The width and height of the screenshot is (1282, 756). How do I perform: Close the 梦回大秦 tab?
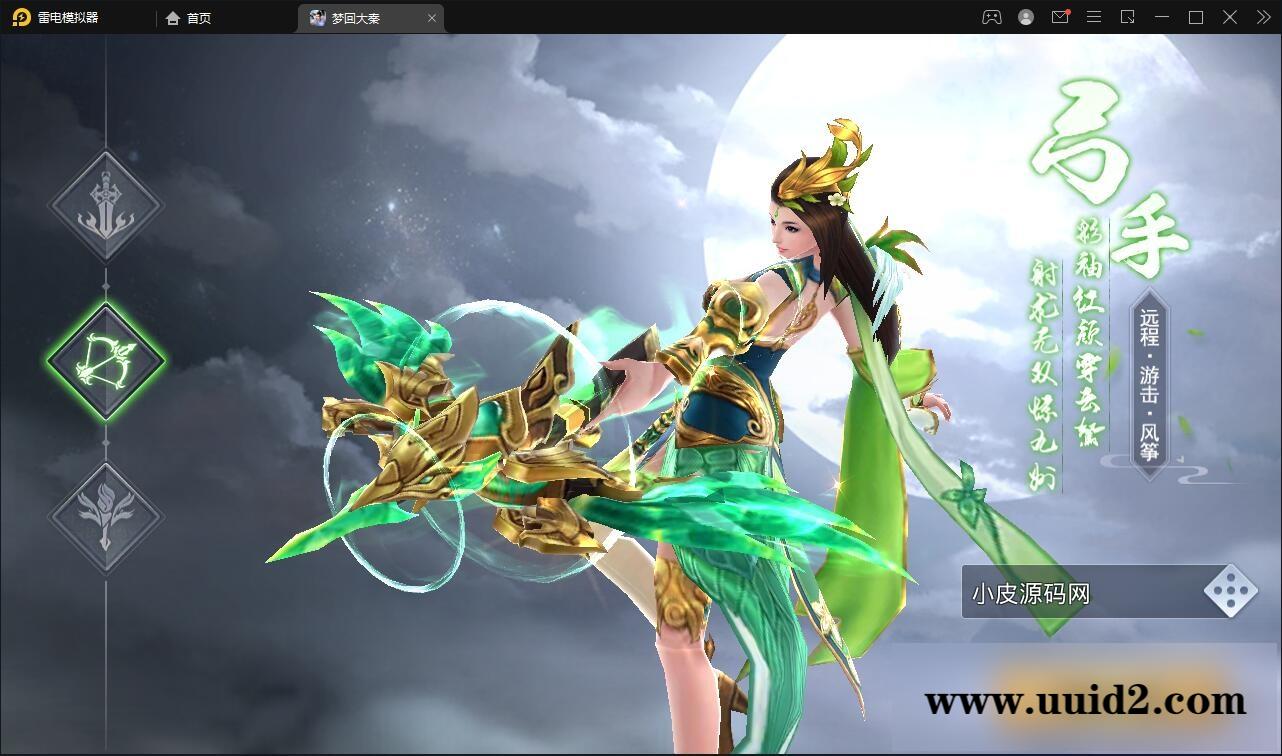(431, 17)
